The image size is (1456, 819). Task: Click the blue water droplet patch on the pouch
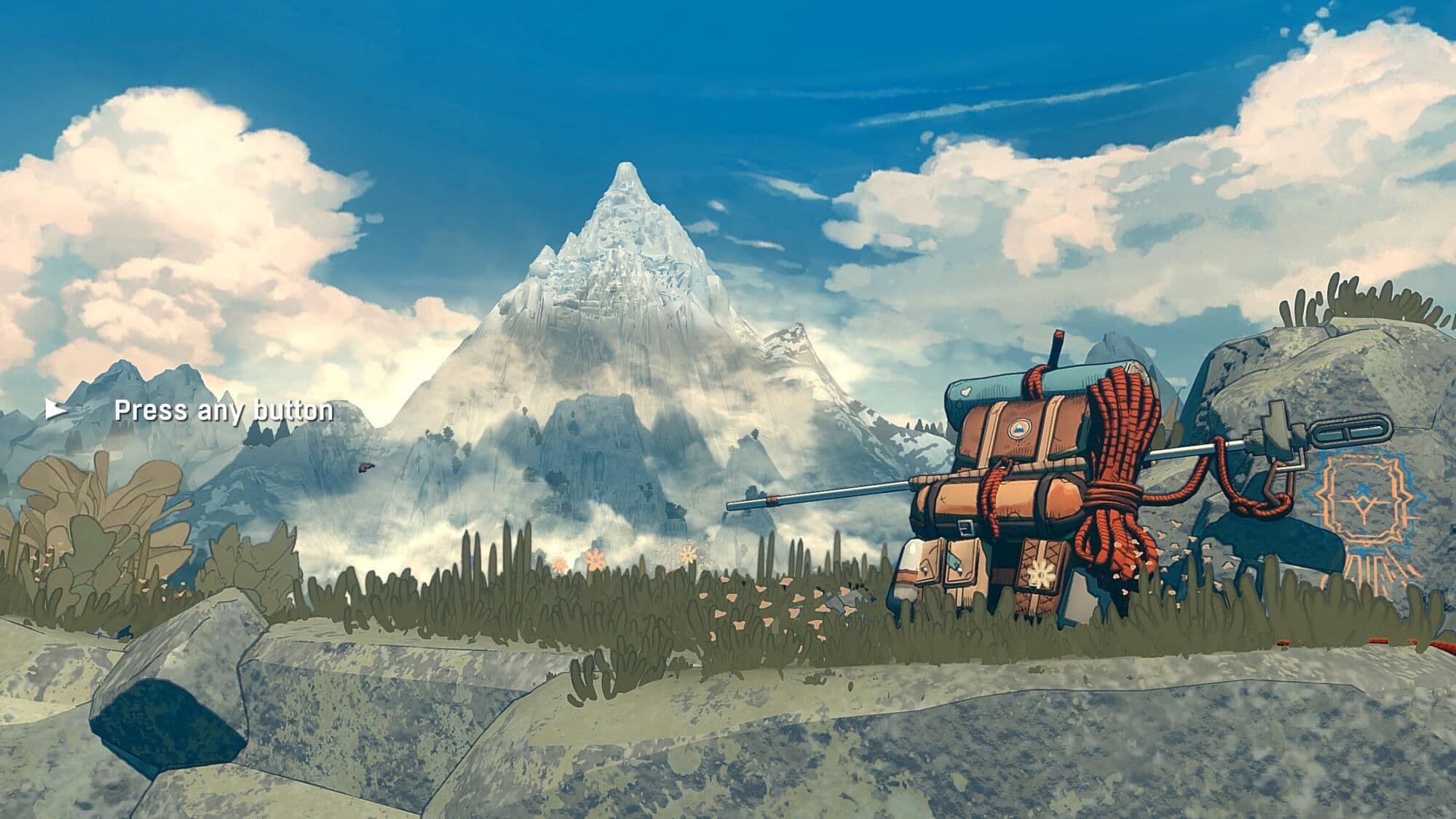coord(955,561)
